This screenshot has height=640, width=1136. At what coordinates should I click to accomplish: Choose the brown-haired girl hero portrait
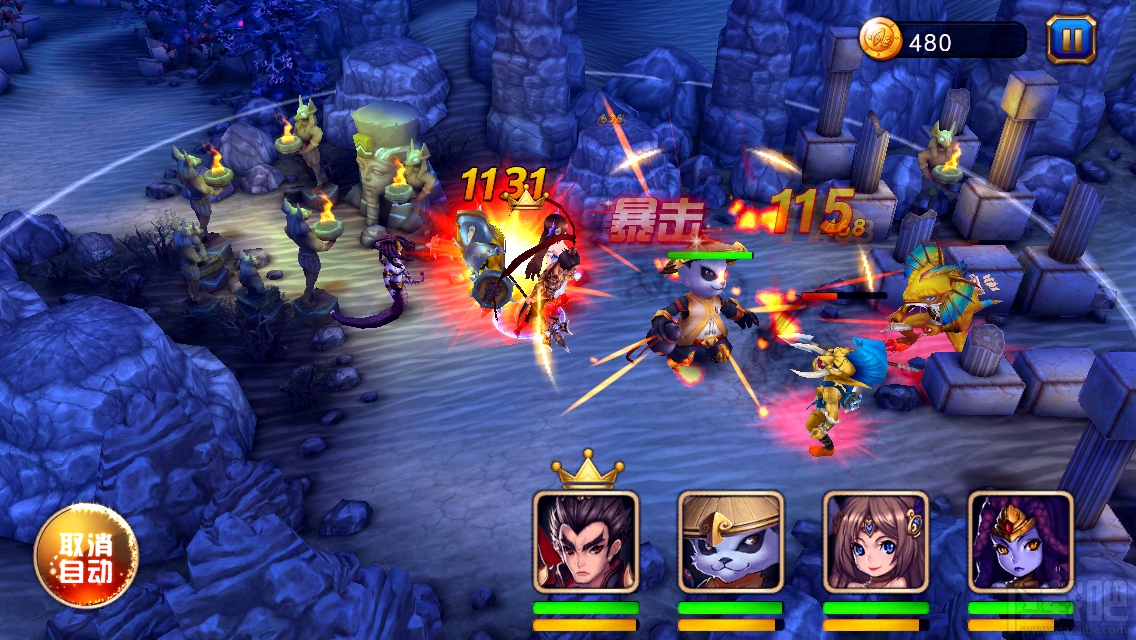pyautogui.click(x=875, y=542)
